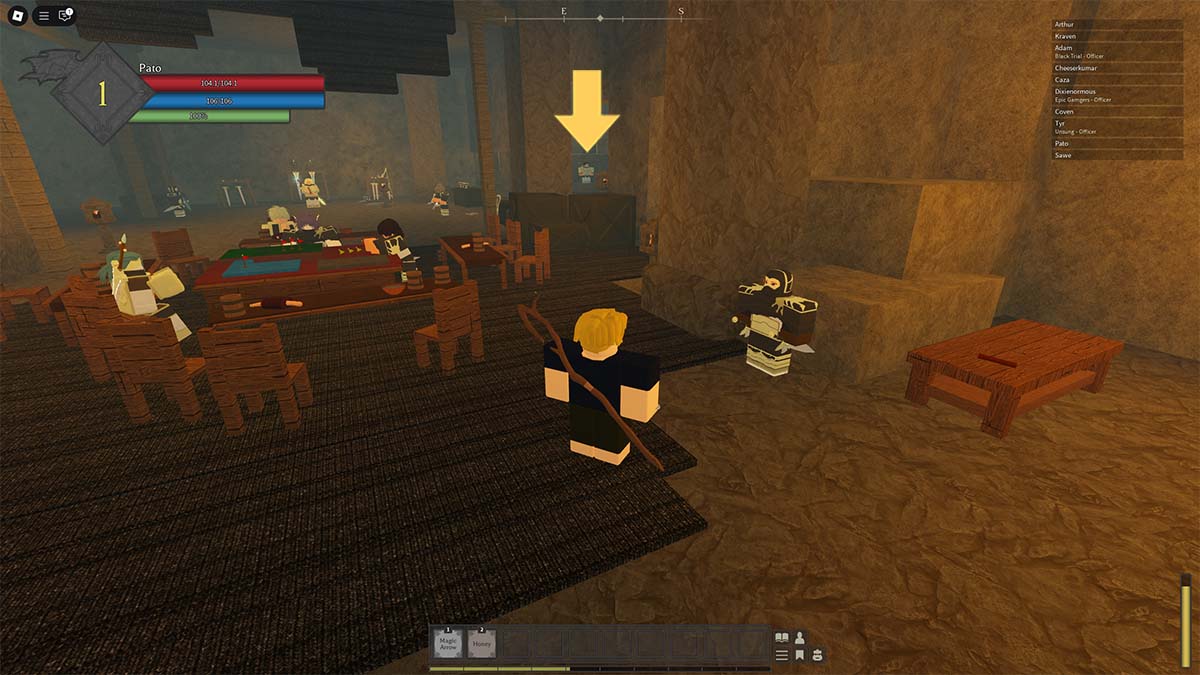This screenshot has width=1200, height=675.
Task: Open the chat bubble with notification badge
Action: click(x=66, y=16)
